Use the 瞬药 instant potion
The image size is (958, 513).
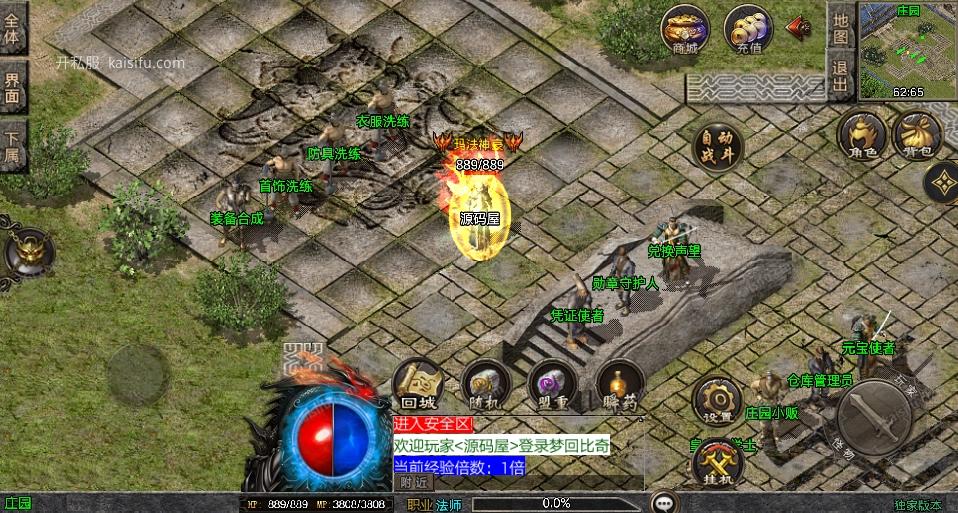click(x=619, y=384)
